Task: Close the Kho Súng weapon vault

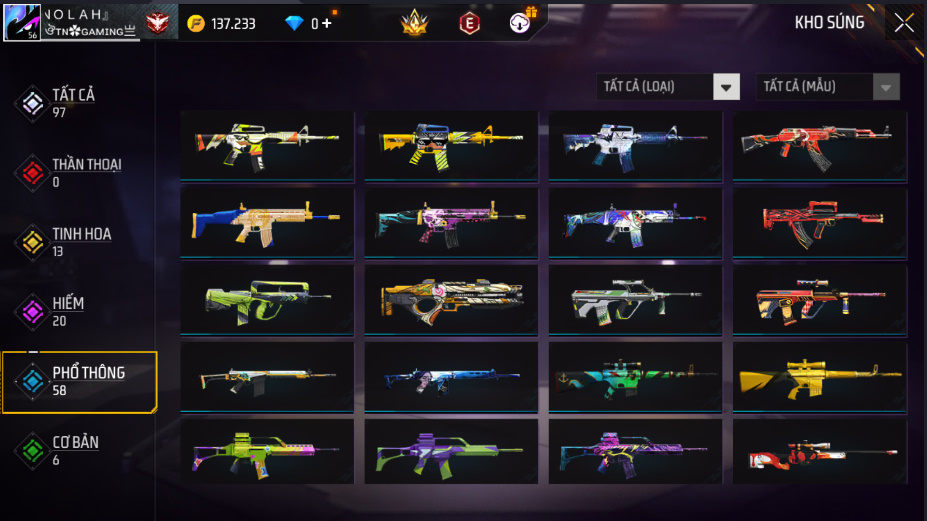Action: pyautogui.click(x=904, y=23)
